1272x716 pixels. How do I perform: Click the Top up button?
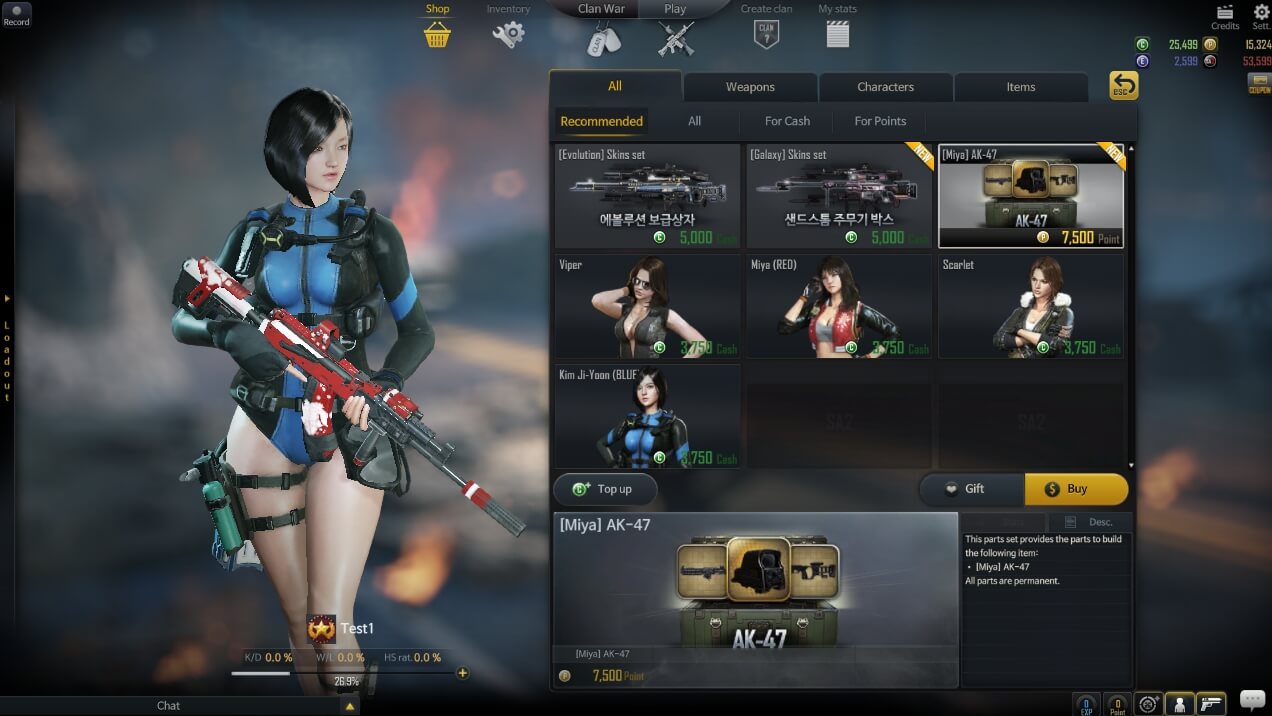pyautogui.click(x=605, y=489)
